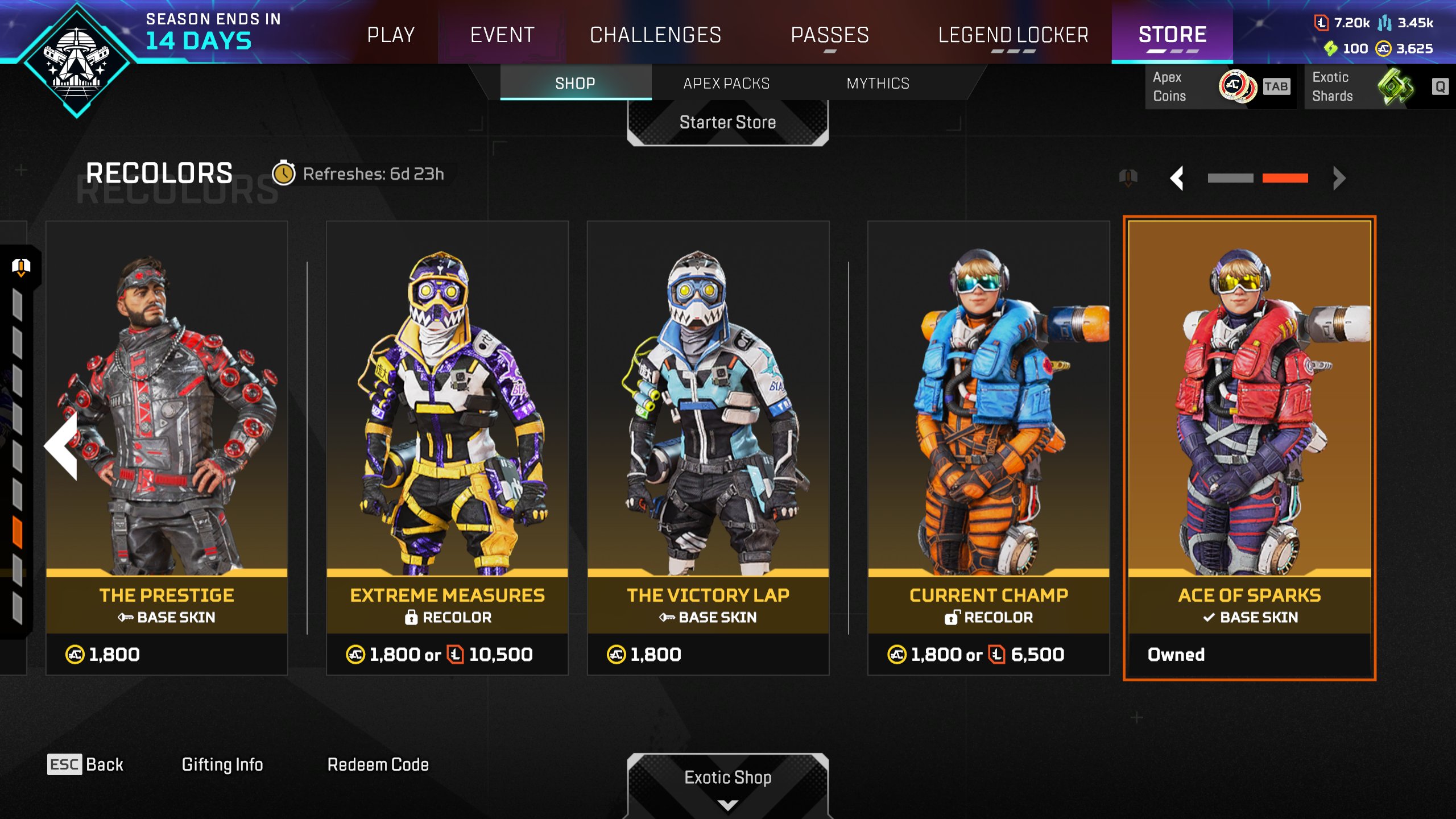Buy Apex Coins from the currency panel
Viewport: 1456px width, 819px height.
1219,86
